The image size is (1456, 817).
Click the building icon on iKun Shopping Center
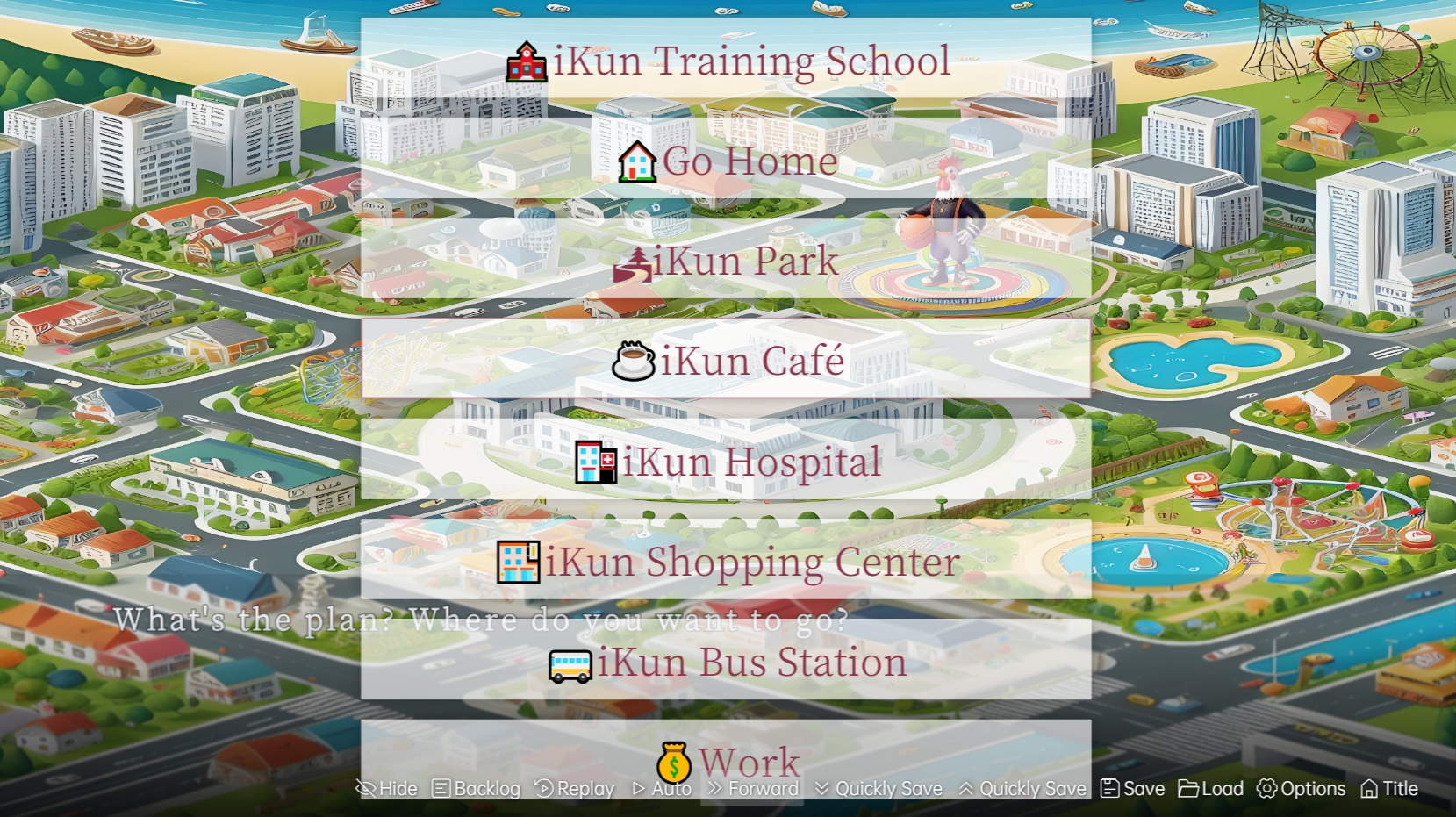[x=517, y=561]
